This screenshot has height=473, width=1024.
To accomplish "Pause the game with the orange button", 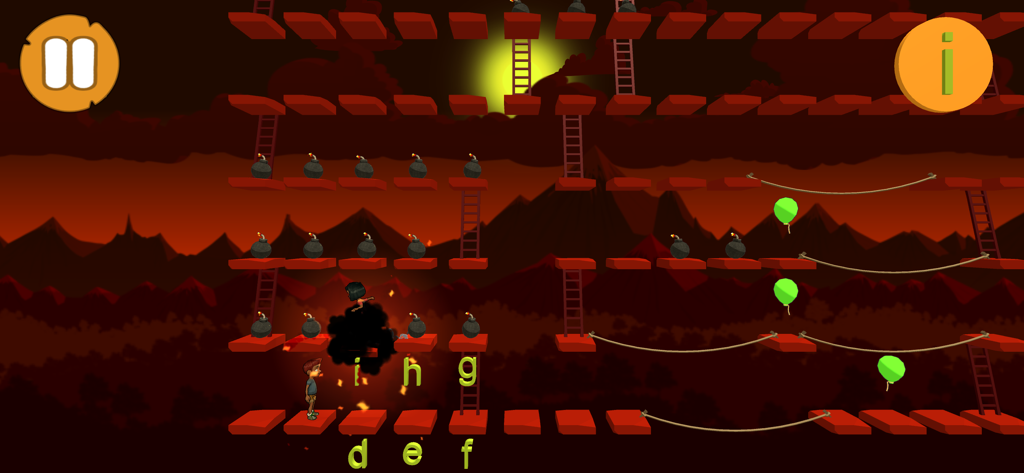I will tap(69, 63).
